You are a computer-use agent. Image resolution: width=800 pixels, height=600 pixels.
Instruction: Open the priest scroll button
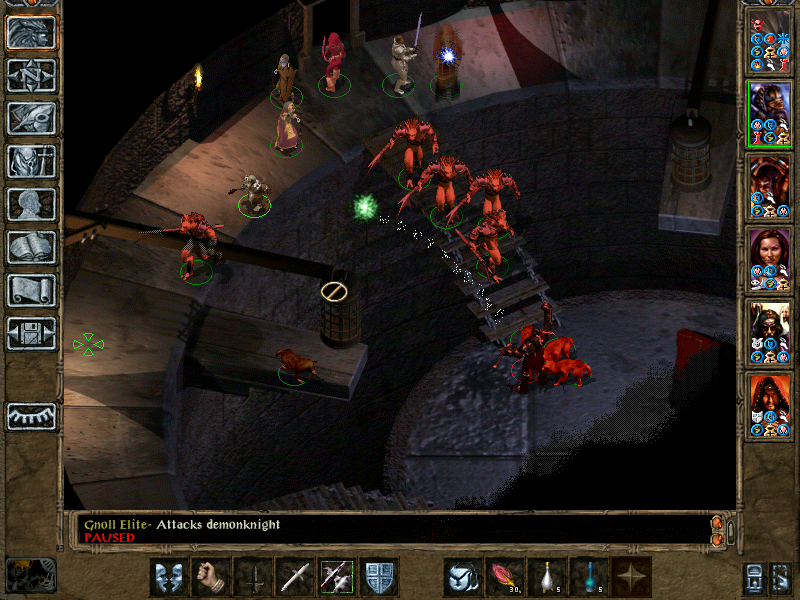click(32, 290)
